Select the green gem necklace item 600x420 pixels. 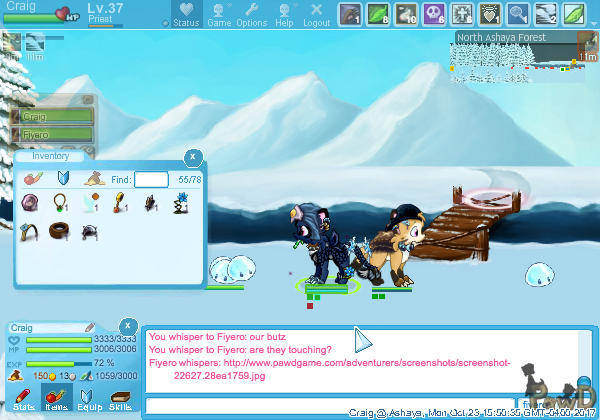[60, 204]
